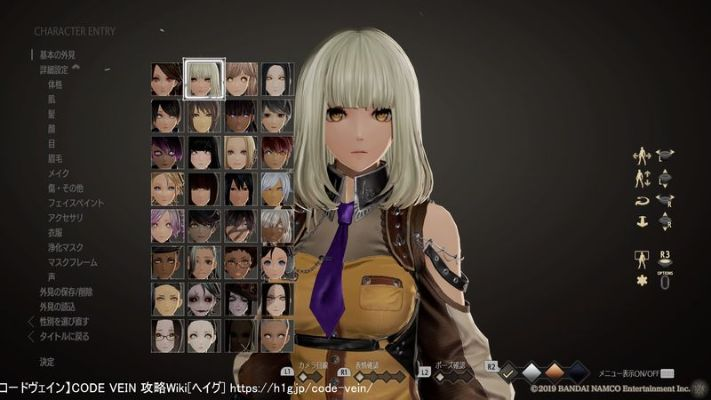
Task: Choose the メイク makeup entry
Action: pos(56,172)
